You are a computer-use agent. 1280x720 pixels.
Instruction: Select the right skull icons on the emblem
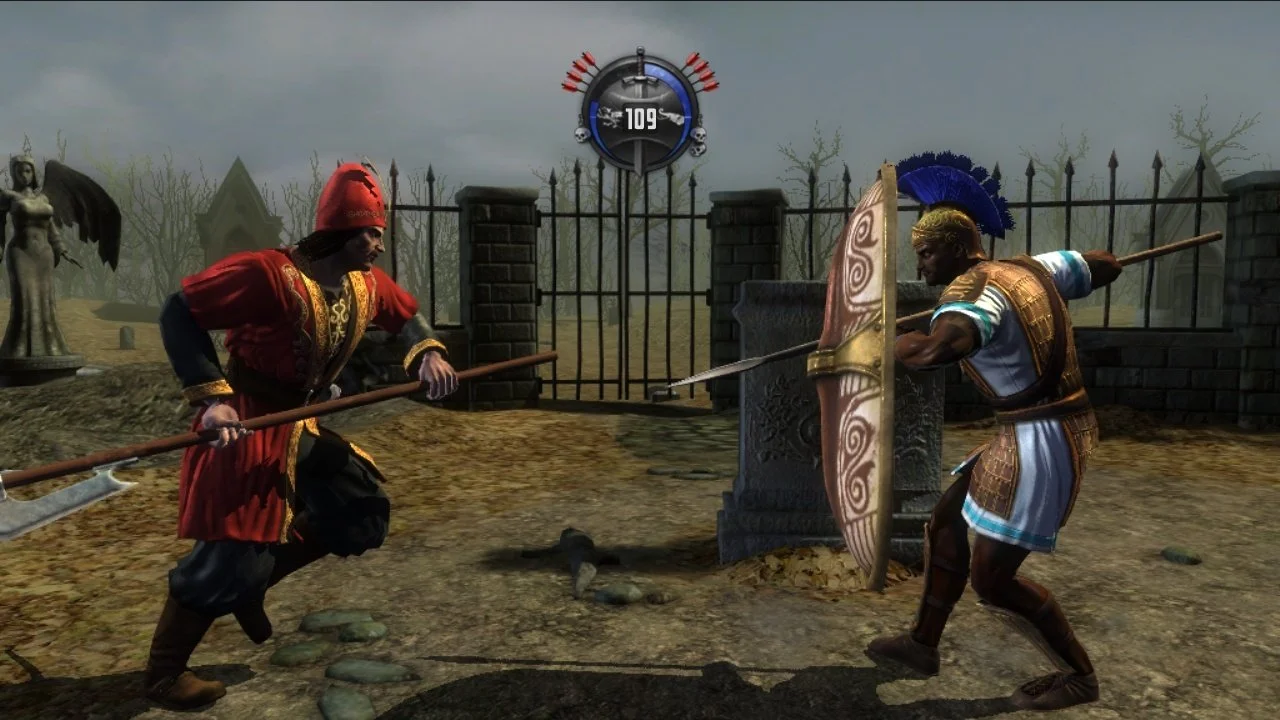699,142
